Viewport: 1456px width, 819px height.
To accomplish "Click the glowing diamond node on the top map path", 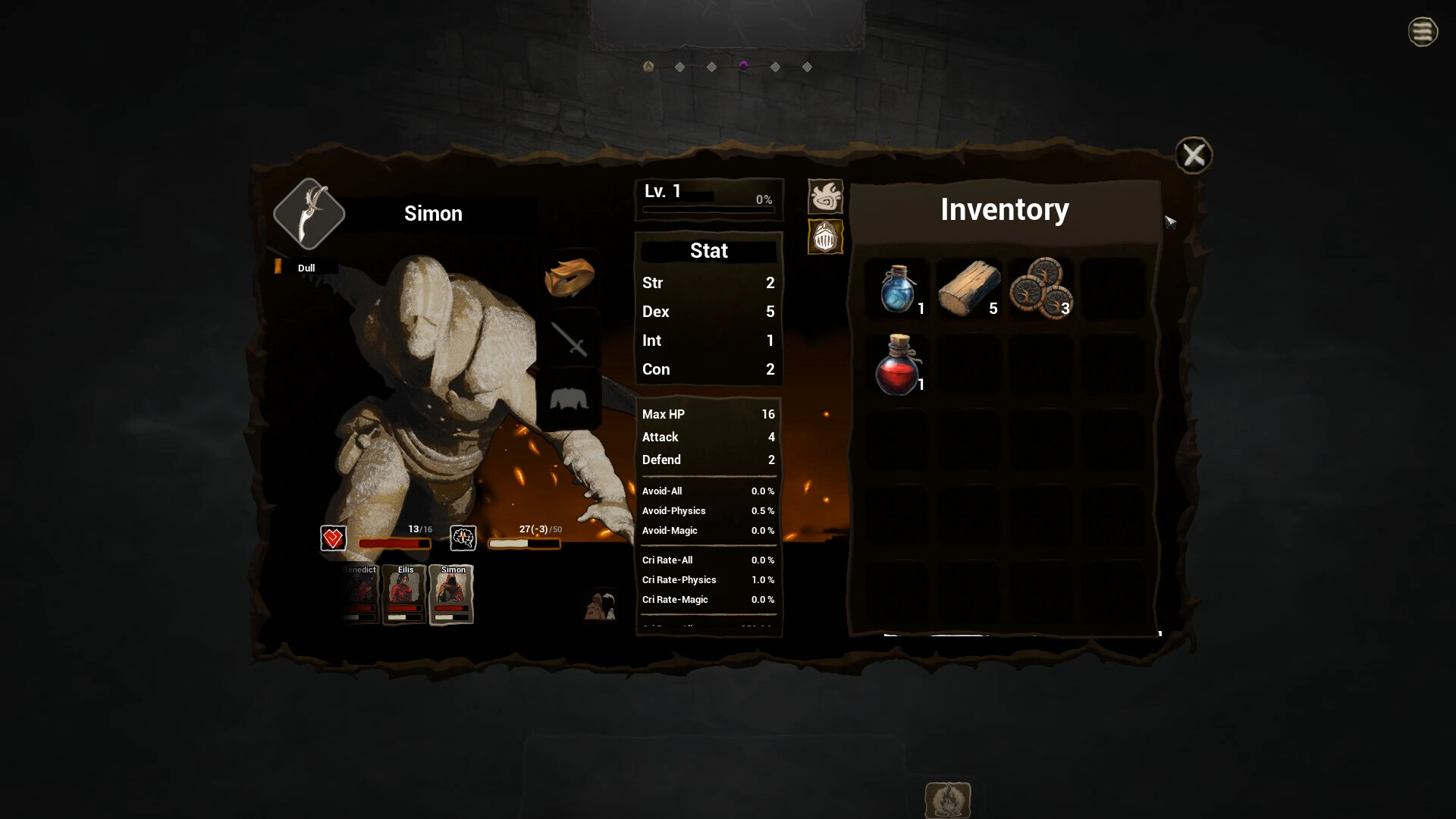I will tap(744, 66).
